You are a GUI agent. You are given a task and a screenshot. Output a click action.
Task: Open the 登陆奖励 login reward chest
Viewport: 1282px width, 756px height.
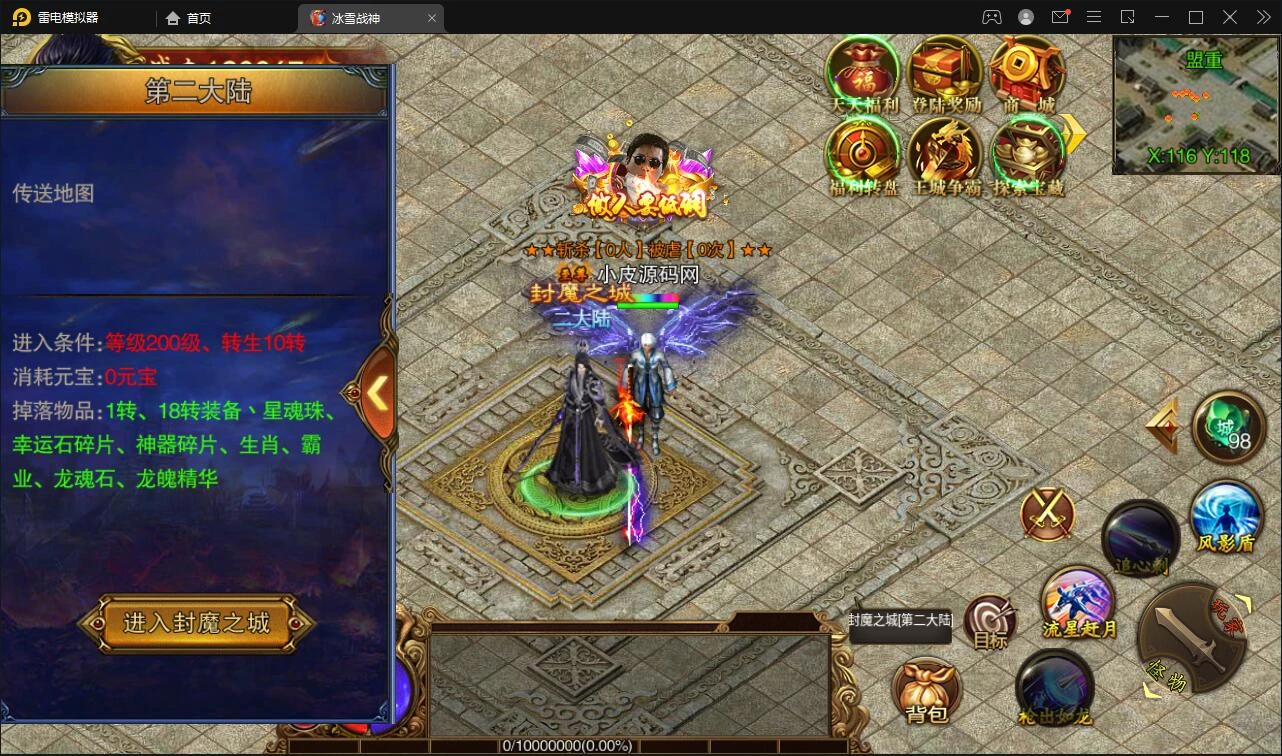pyautogui.click(x=945, y=72)
